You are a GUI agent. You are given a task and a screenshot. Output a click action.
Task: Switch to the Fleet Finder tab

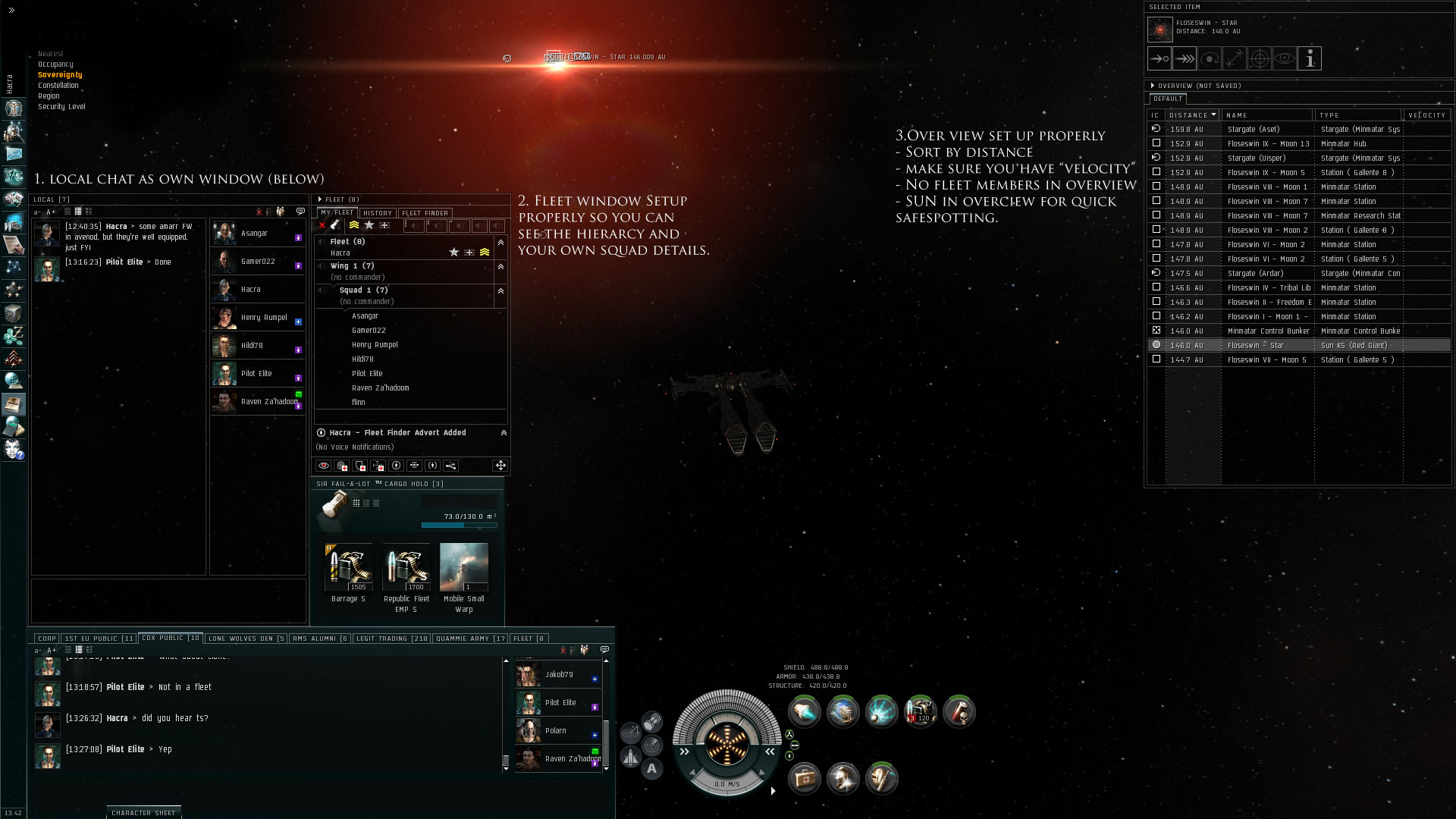tap(425, 213)
